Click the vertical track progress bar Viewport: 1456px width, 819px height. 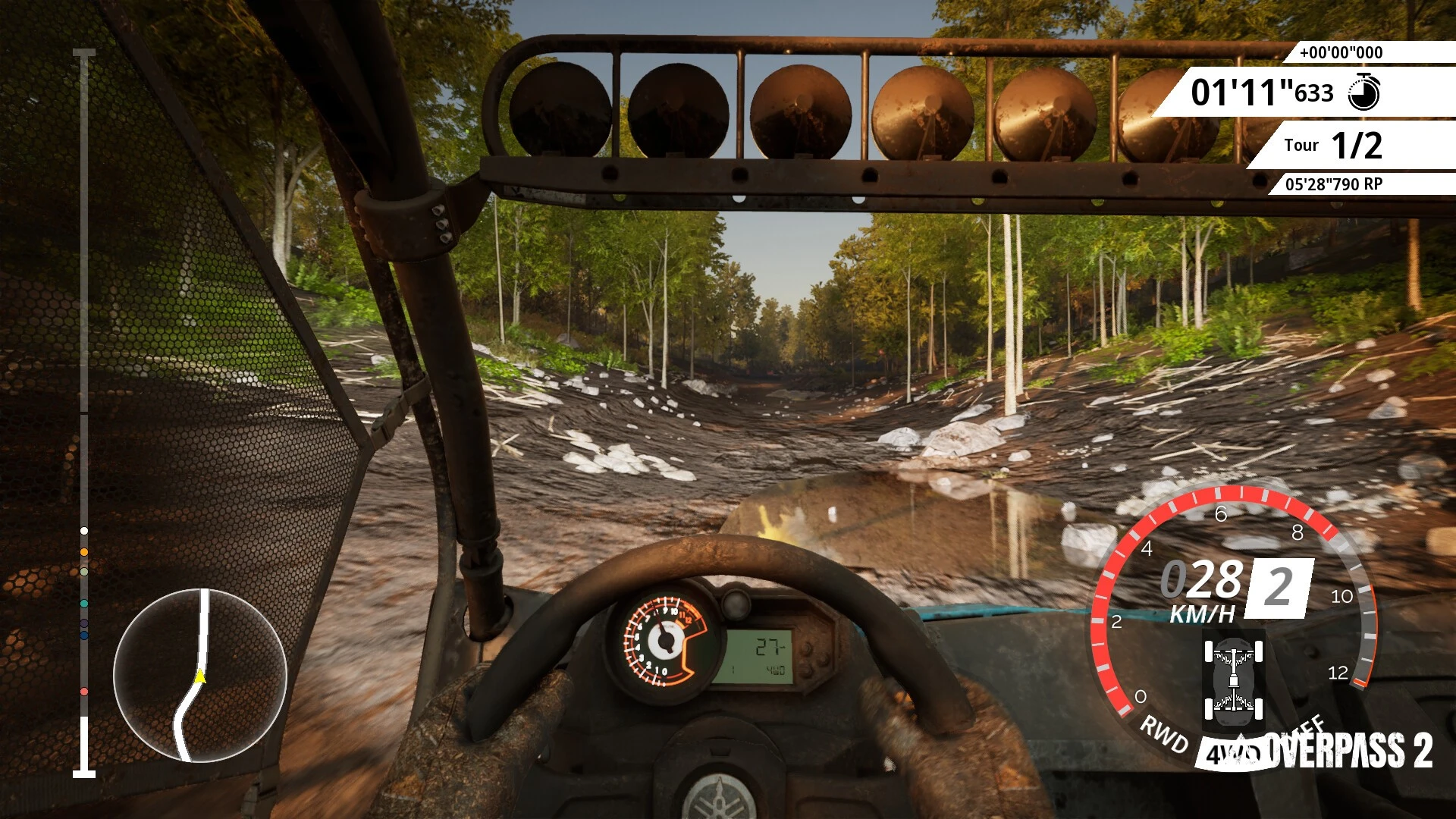point(84,413)
